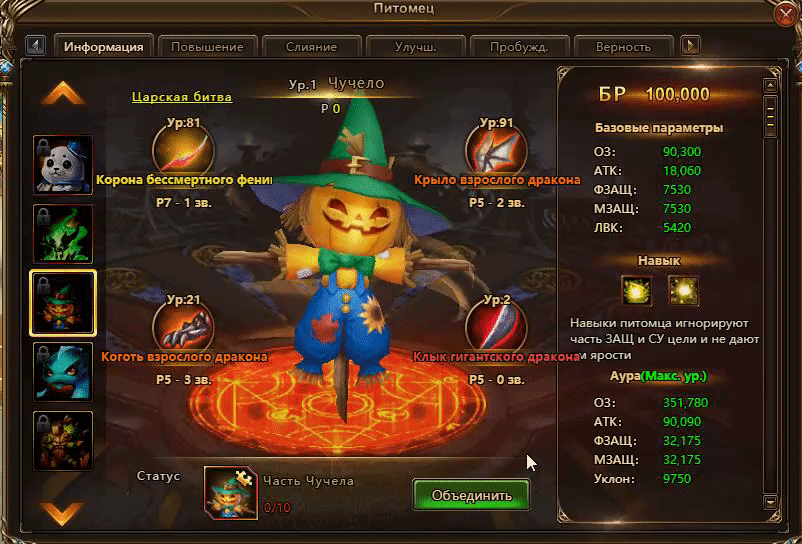The width and height of the screenshot is (802, 544).
Task: Select the Крыло взрослого дракона slot
Action: (x=496, y=147)
